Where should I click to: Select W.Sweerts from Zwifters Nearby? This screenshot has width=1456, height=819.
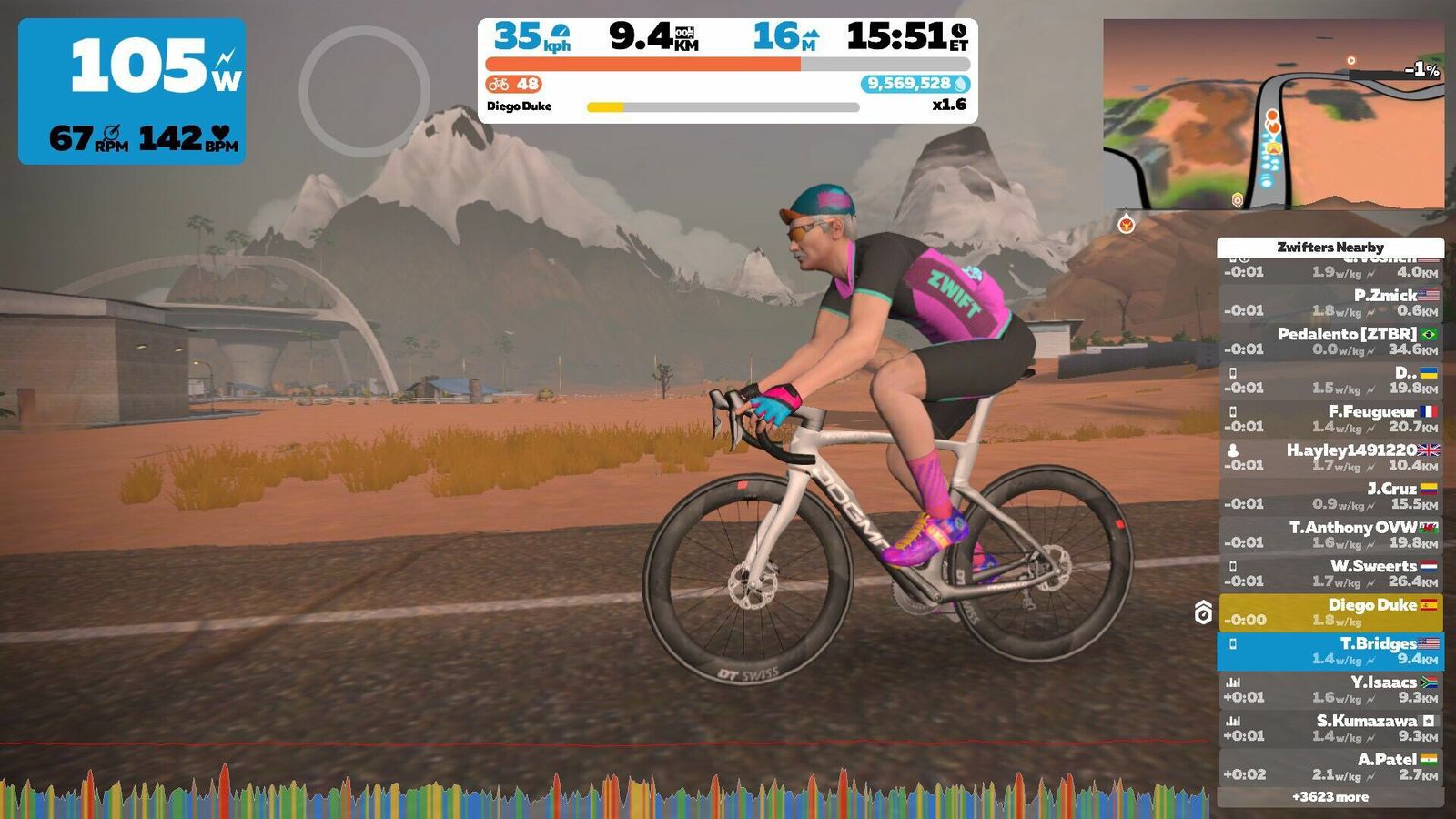point(1330,573)
